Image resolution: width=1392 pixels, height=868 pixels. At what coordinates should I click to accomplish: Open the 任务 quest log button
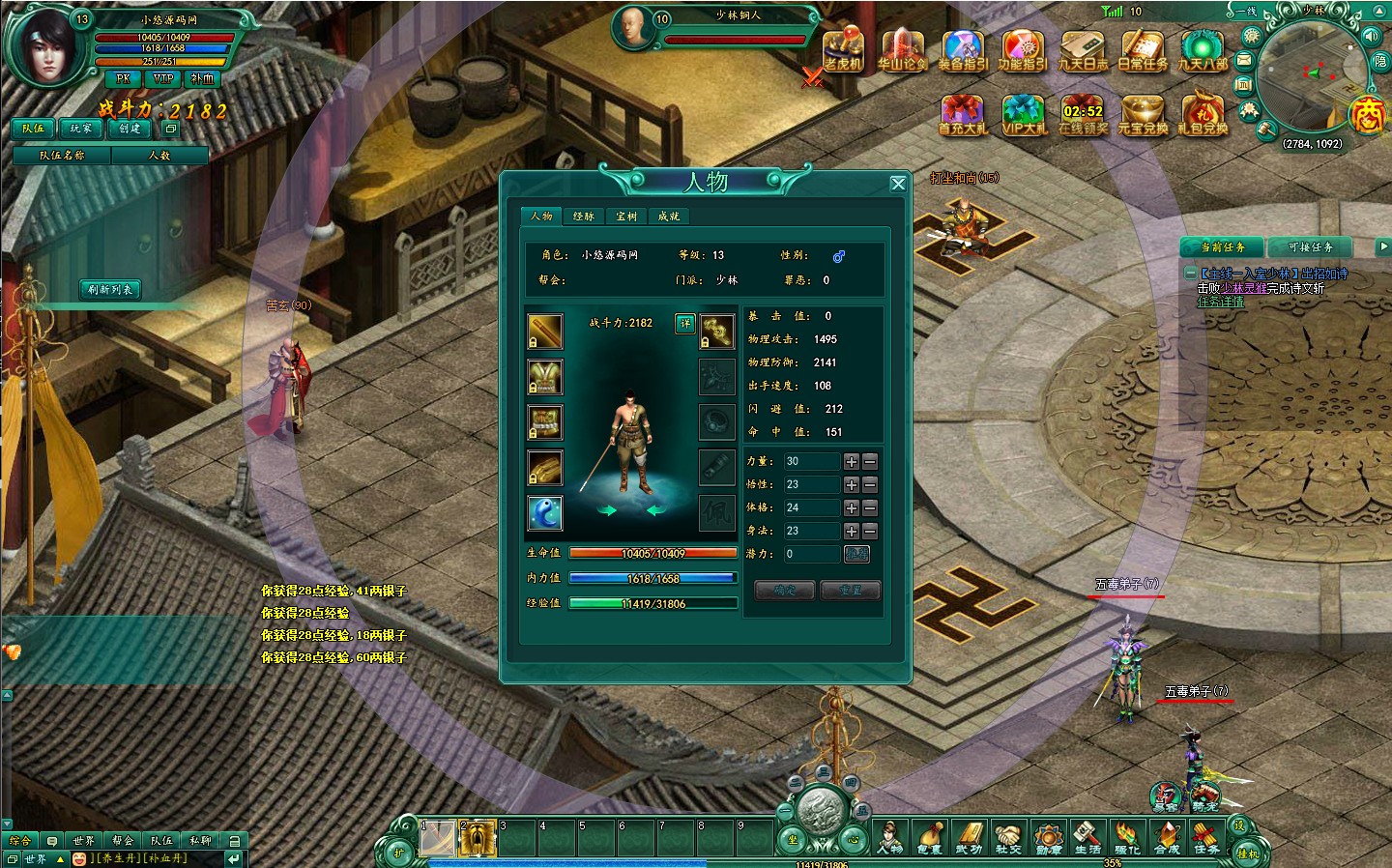click(x=1206, y=837)
